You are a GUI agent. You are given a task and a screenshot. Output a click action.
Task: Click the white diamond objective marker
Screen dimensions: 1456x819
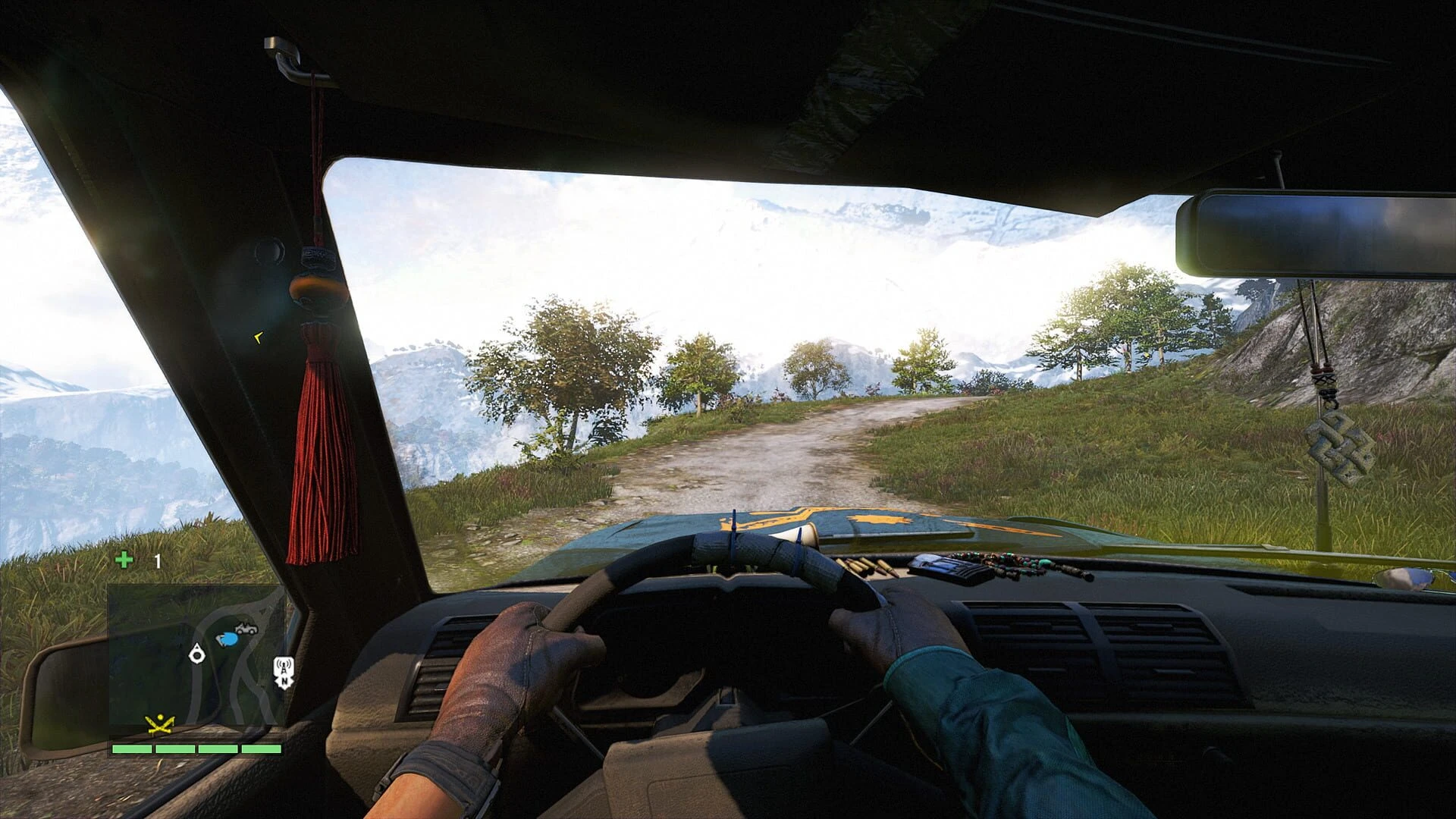coord(196,654)
